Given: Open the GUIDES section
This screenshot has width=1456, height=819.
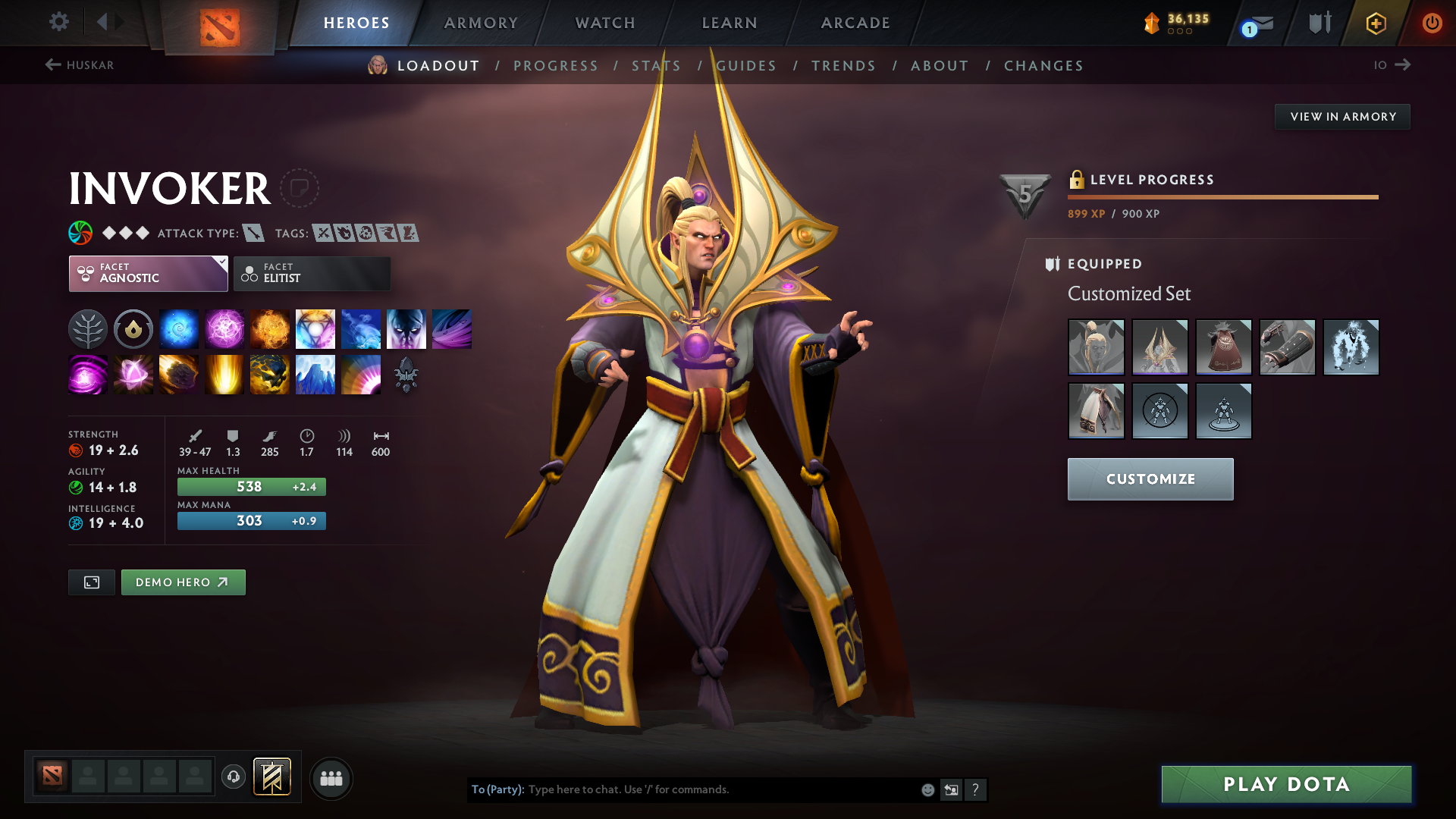Looking at the screenshot, I should tap(746, 65).
